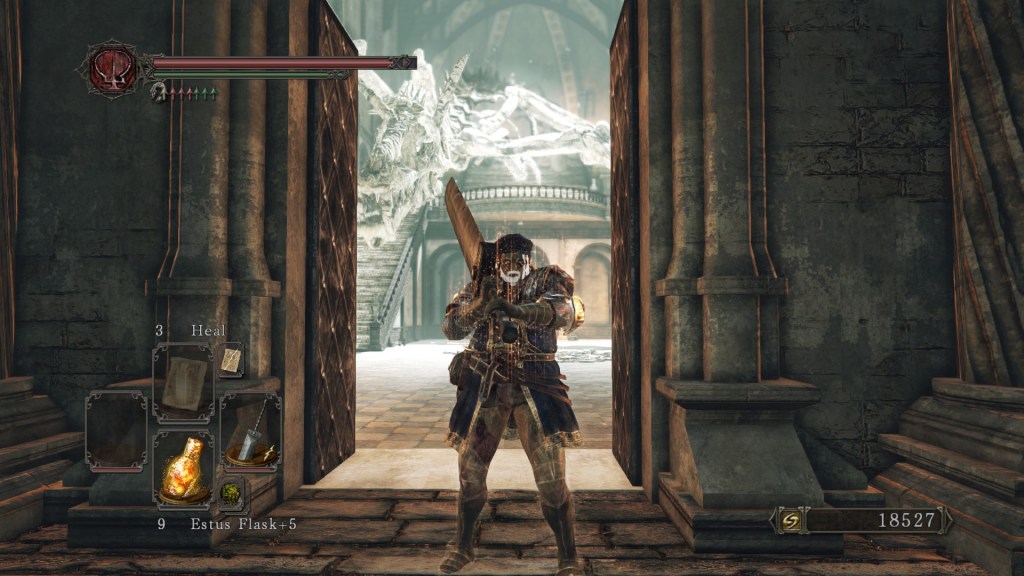Click the row of status-effect arrow icons
This screenshot has height=576, width=1024.
click(192, 93)
